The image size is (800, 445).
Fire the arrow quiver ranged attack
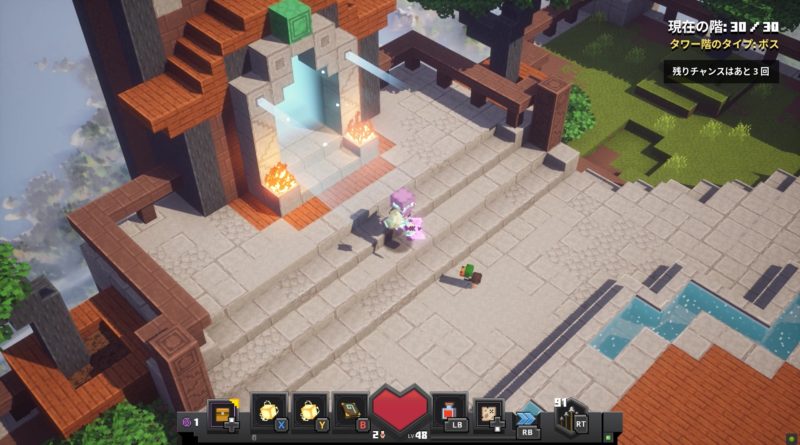[568, 415]
